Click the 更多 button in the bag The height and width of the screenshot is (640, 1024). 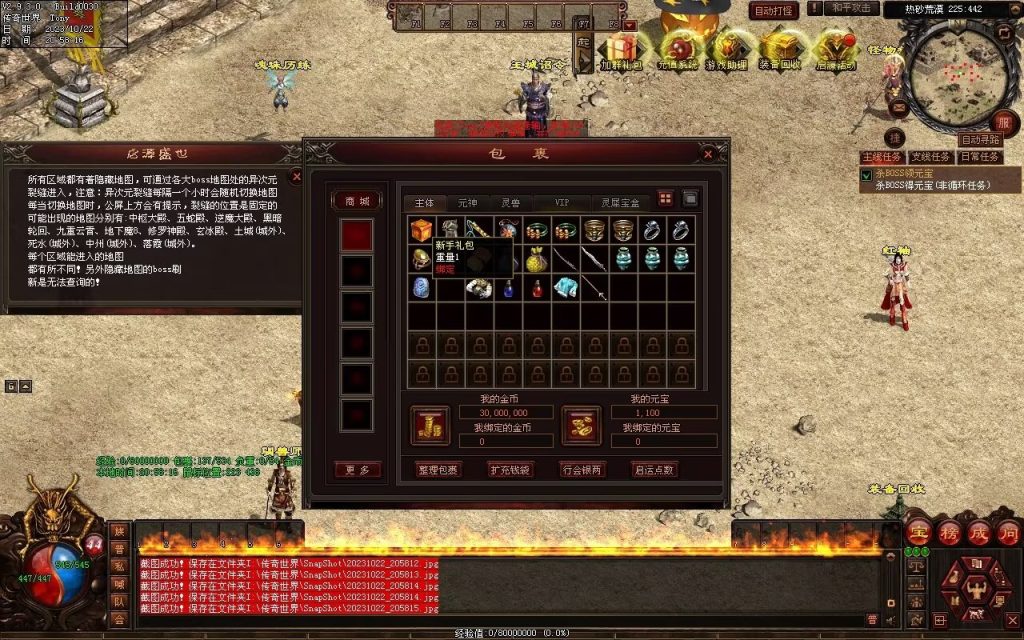coord(357,469)
